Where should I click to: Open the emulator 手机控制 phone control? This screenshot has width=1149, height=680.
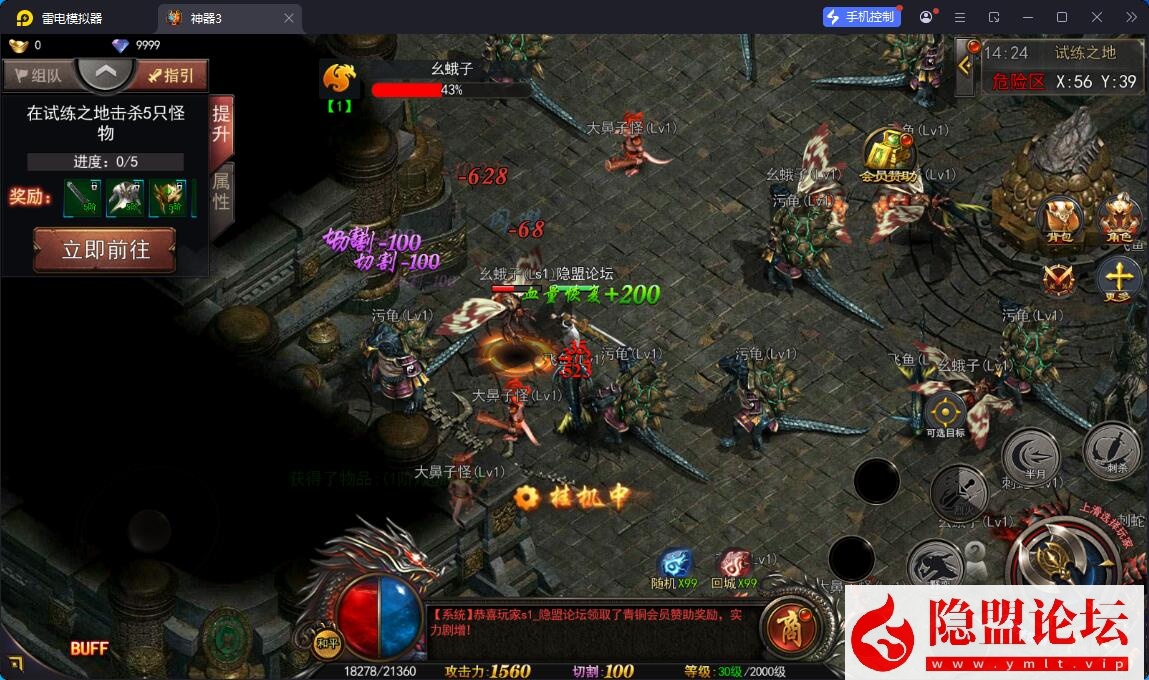pyautogui.click(x=861, y=17)
